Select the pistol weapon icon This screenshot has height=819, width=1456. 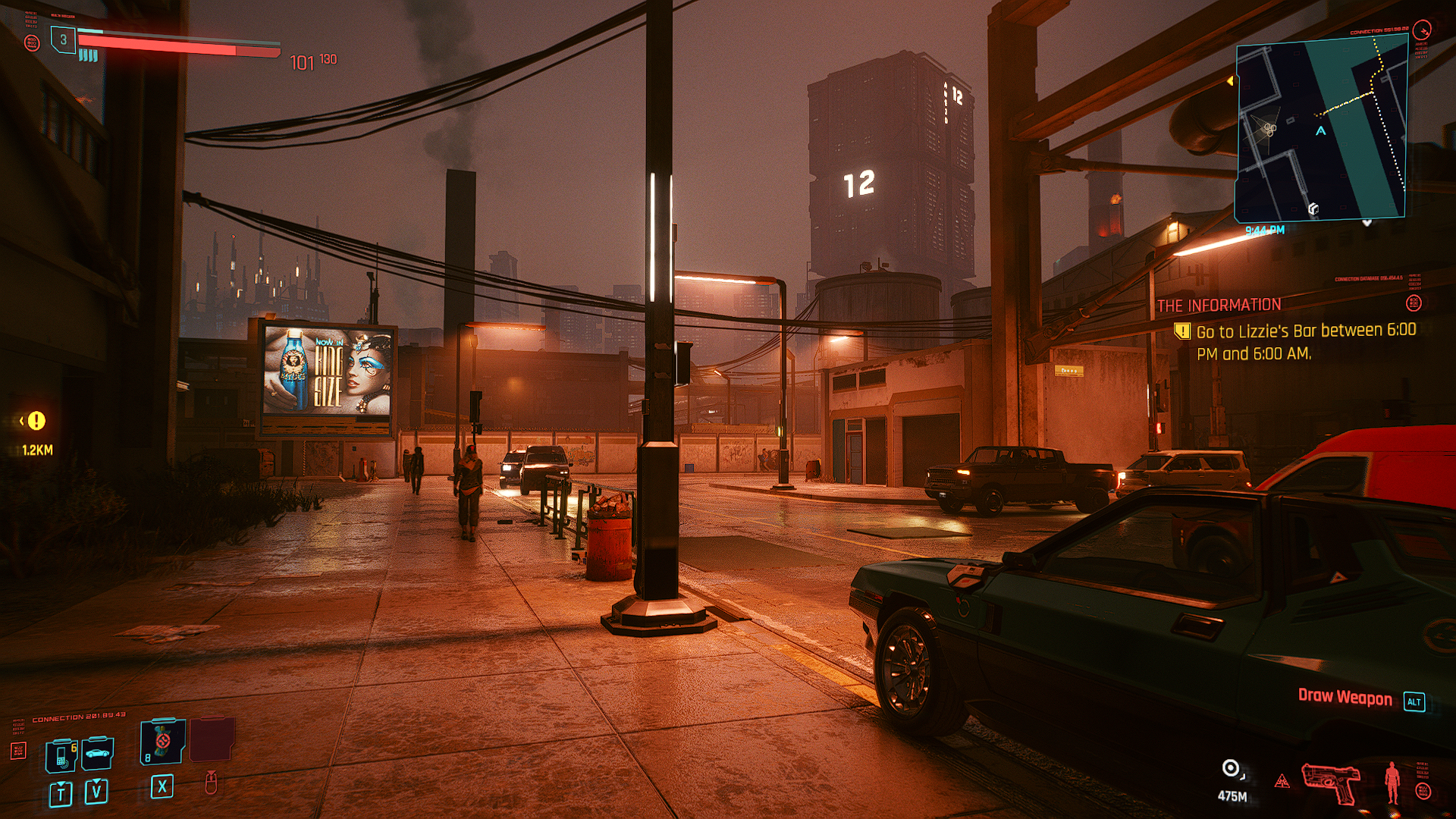(x=1331, y=782)
